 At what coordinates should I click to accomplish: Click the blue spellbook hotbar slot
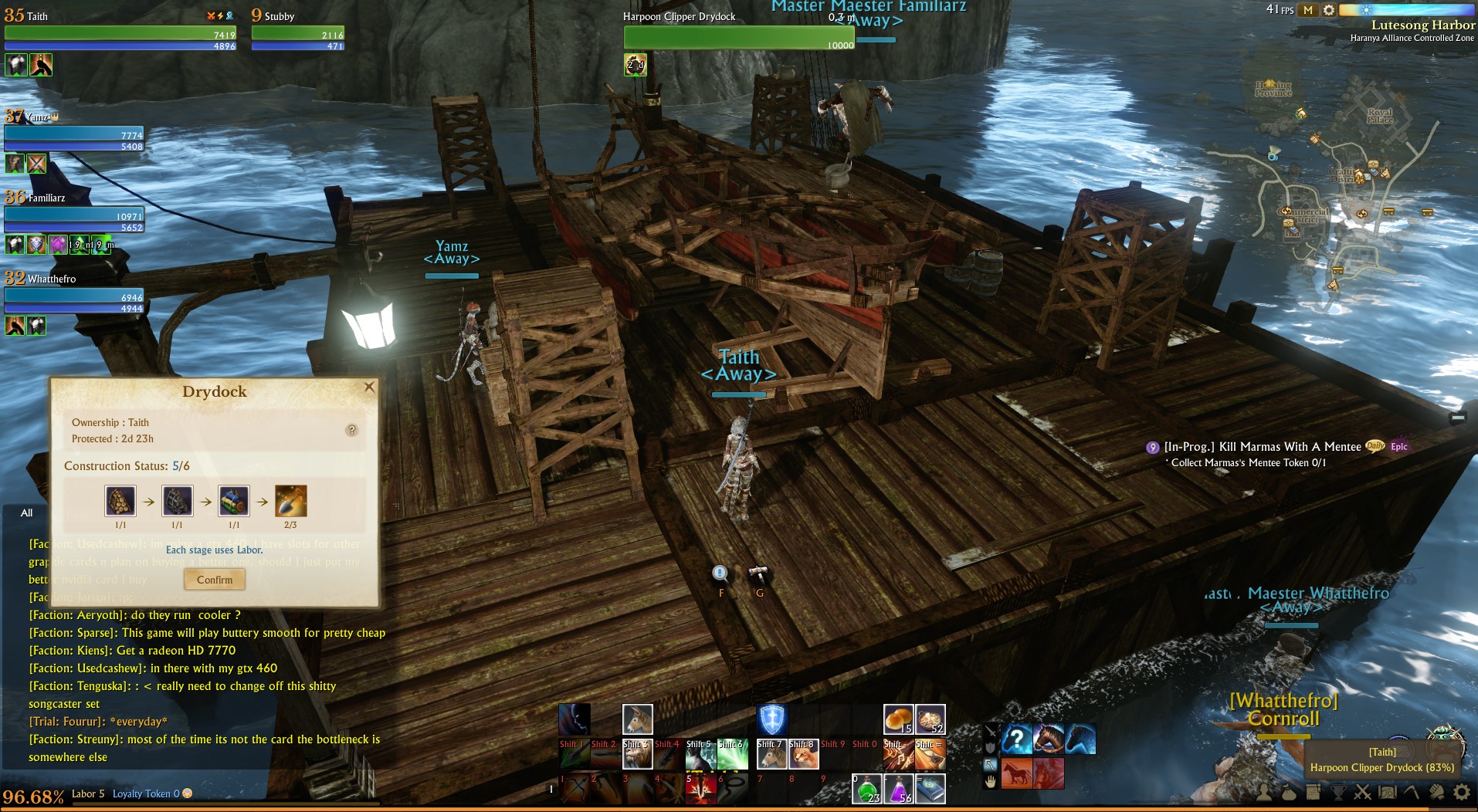(930, 789)
